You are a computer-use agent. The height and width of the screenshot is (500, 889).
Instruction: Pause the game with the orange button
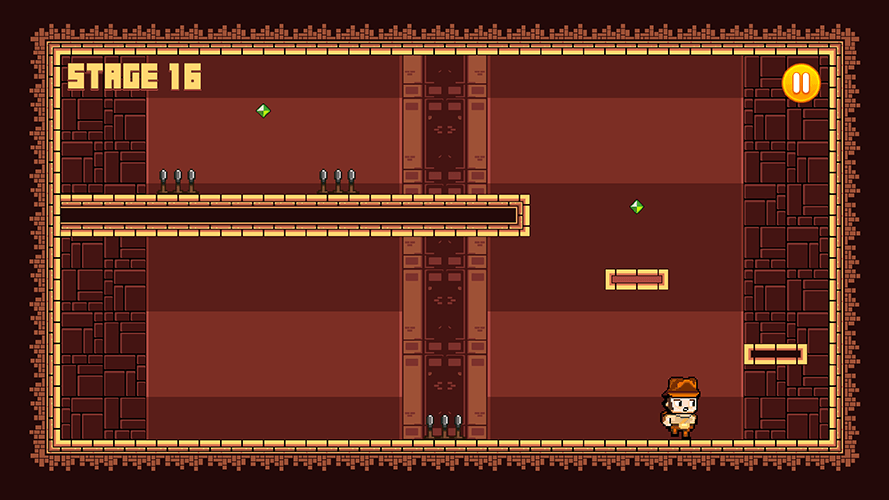(x=800, y=83)
